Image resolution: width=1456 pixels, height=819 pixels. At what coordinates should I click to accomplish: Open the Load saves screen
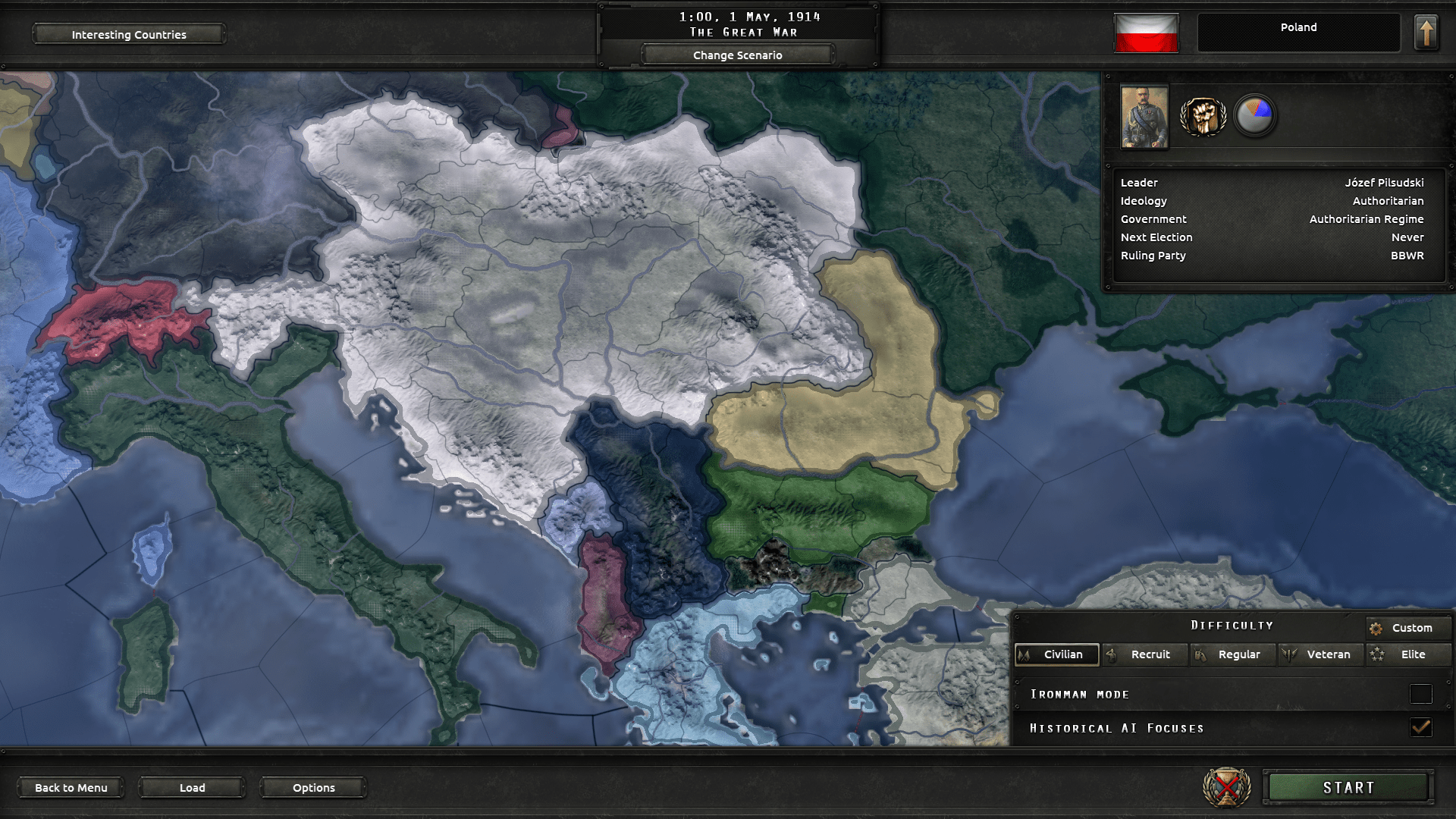point(192,787)
